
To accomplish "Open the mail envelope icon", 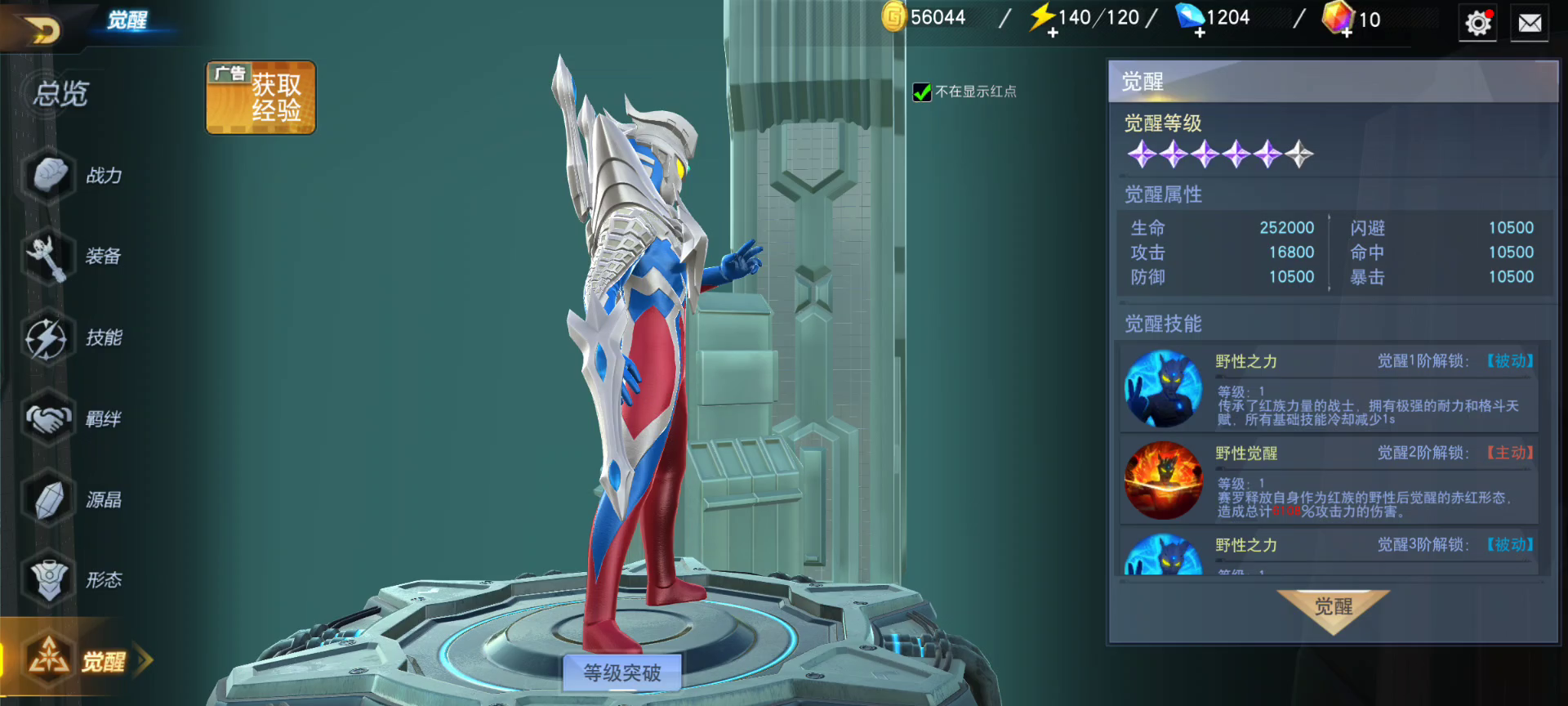I will coord(1530,24).
